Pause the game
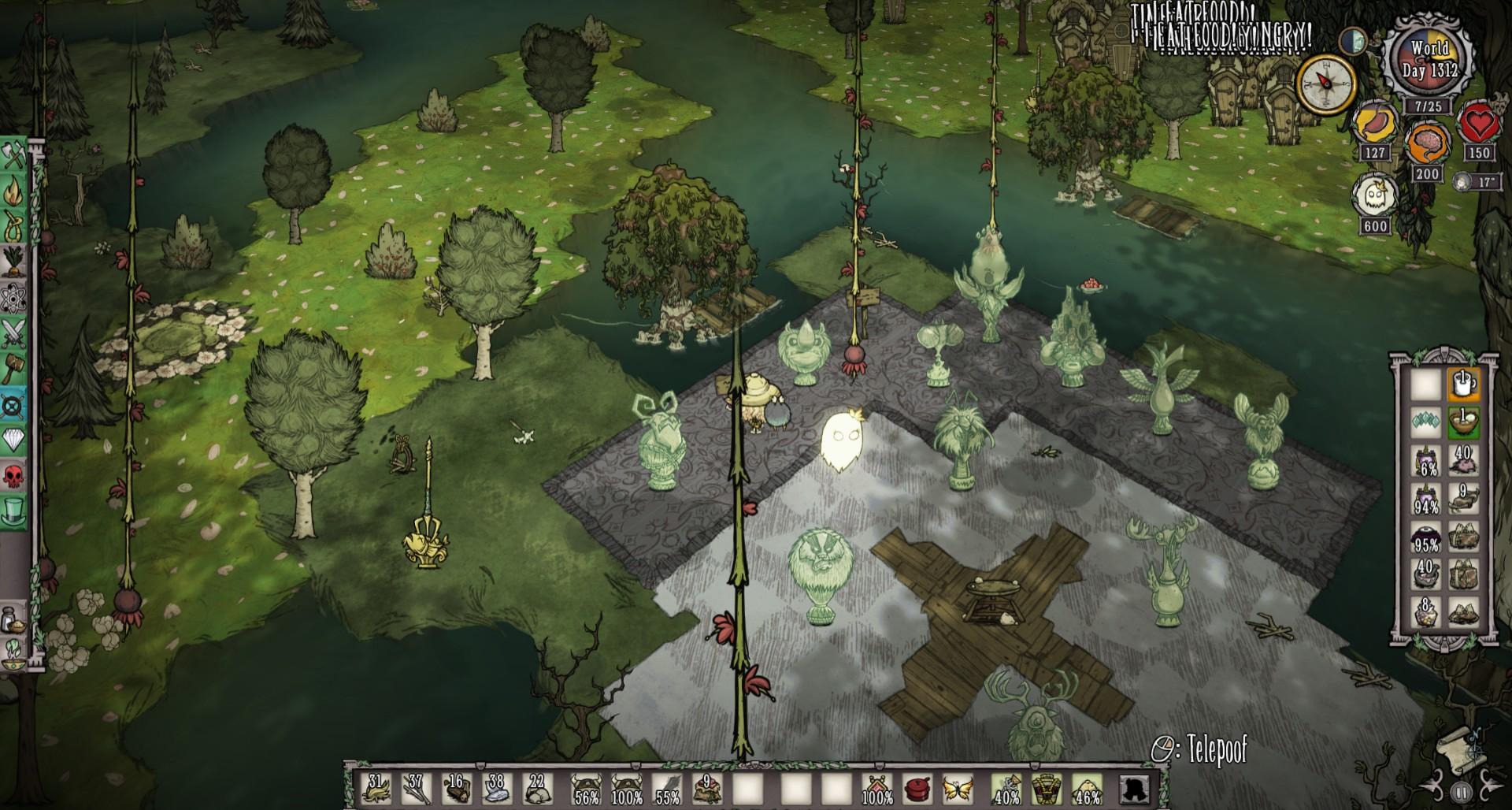This screenshot has height=810, width=1512. coord(1461,792)
